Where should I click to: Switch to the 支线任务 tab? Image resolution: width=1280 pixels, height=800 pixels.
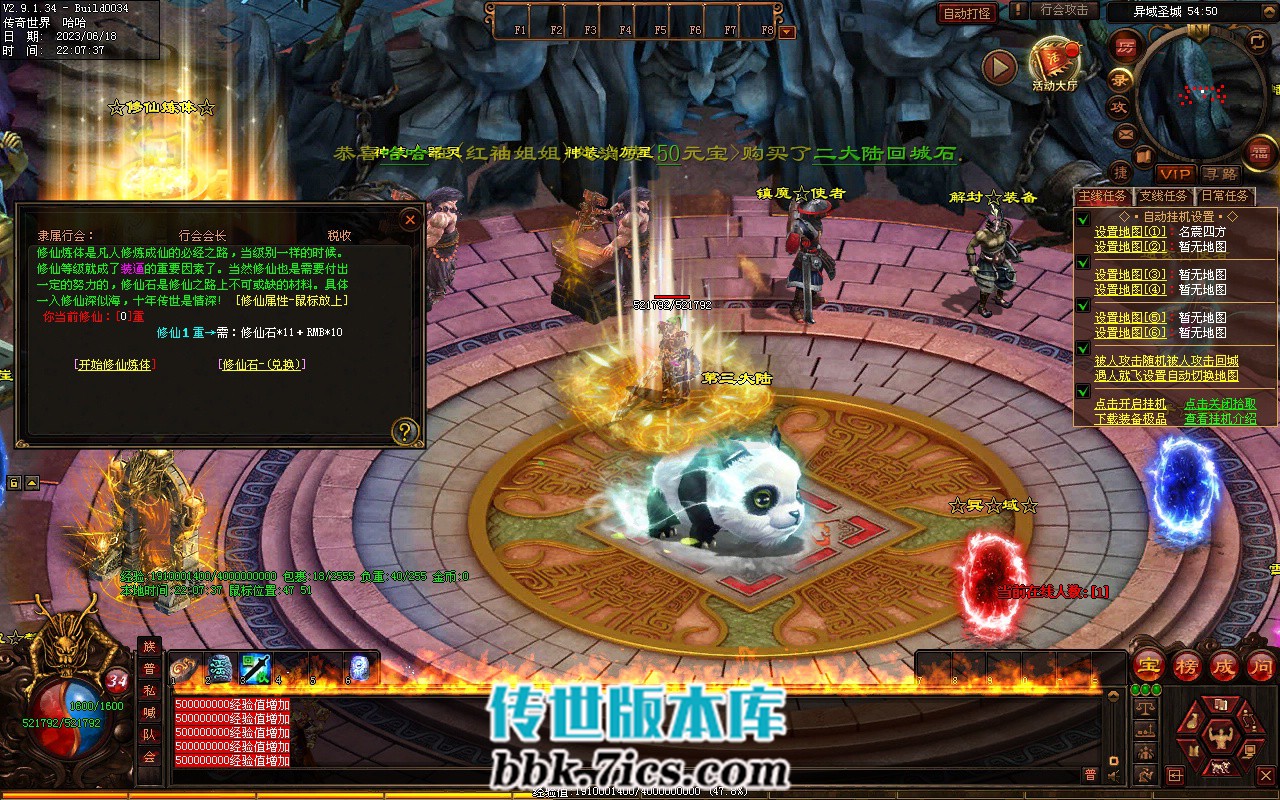coord(1164,196)
